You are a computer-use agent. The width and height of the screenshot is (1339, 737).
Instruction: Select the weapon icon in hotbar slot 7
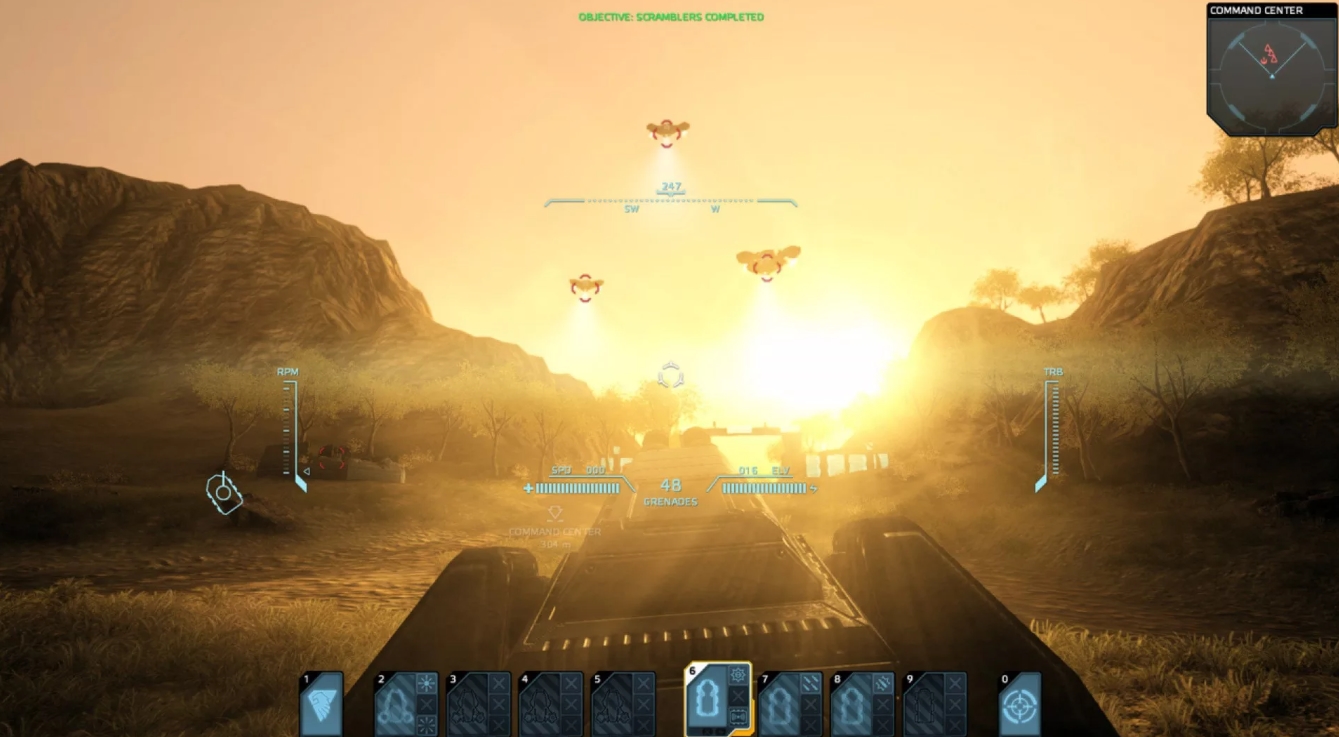tap(781, 705)
